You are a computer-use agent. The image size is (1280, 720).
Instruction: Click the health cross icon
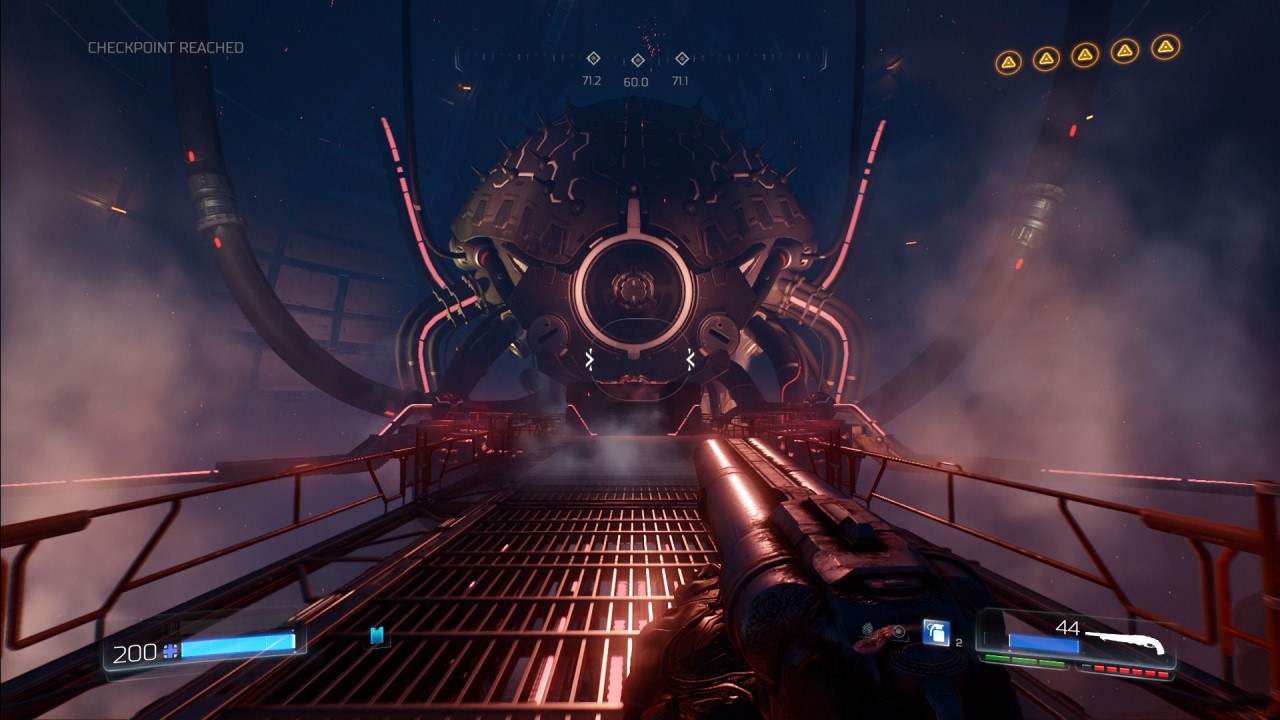tap(170, 651)
